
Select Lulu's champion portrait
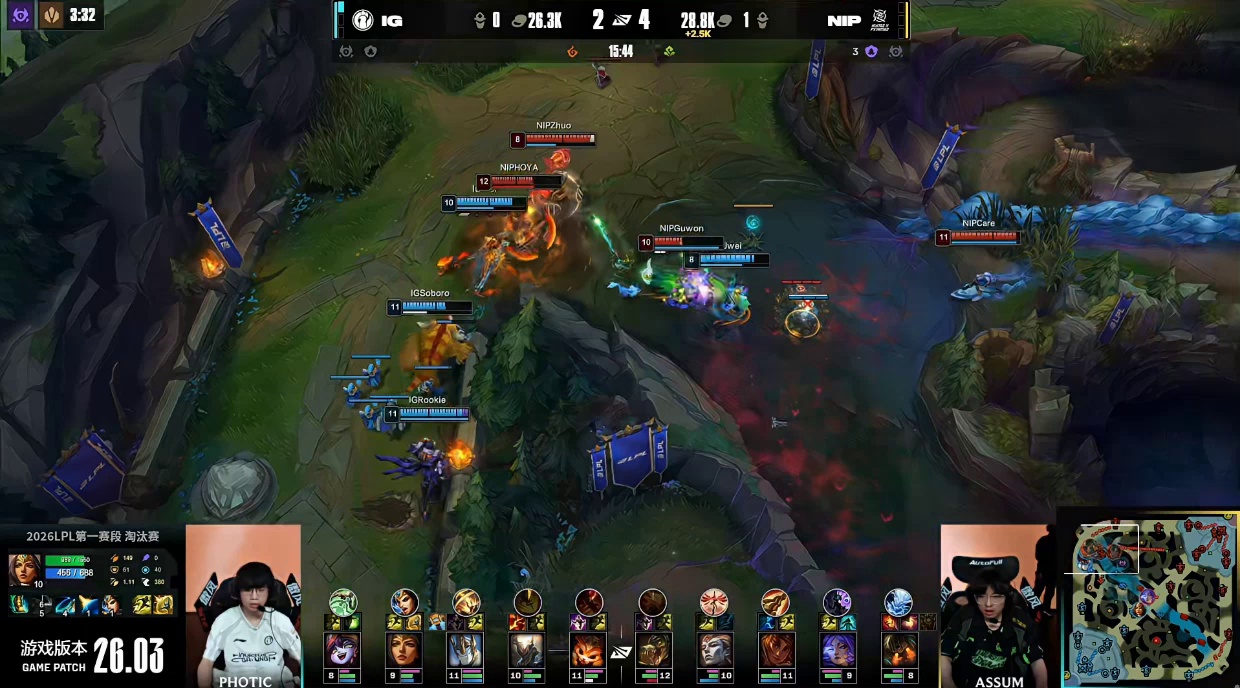(342, 650)
